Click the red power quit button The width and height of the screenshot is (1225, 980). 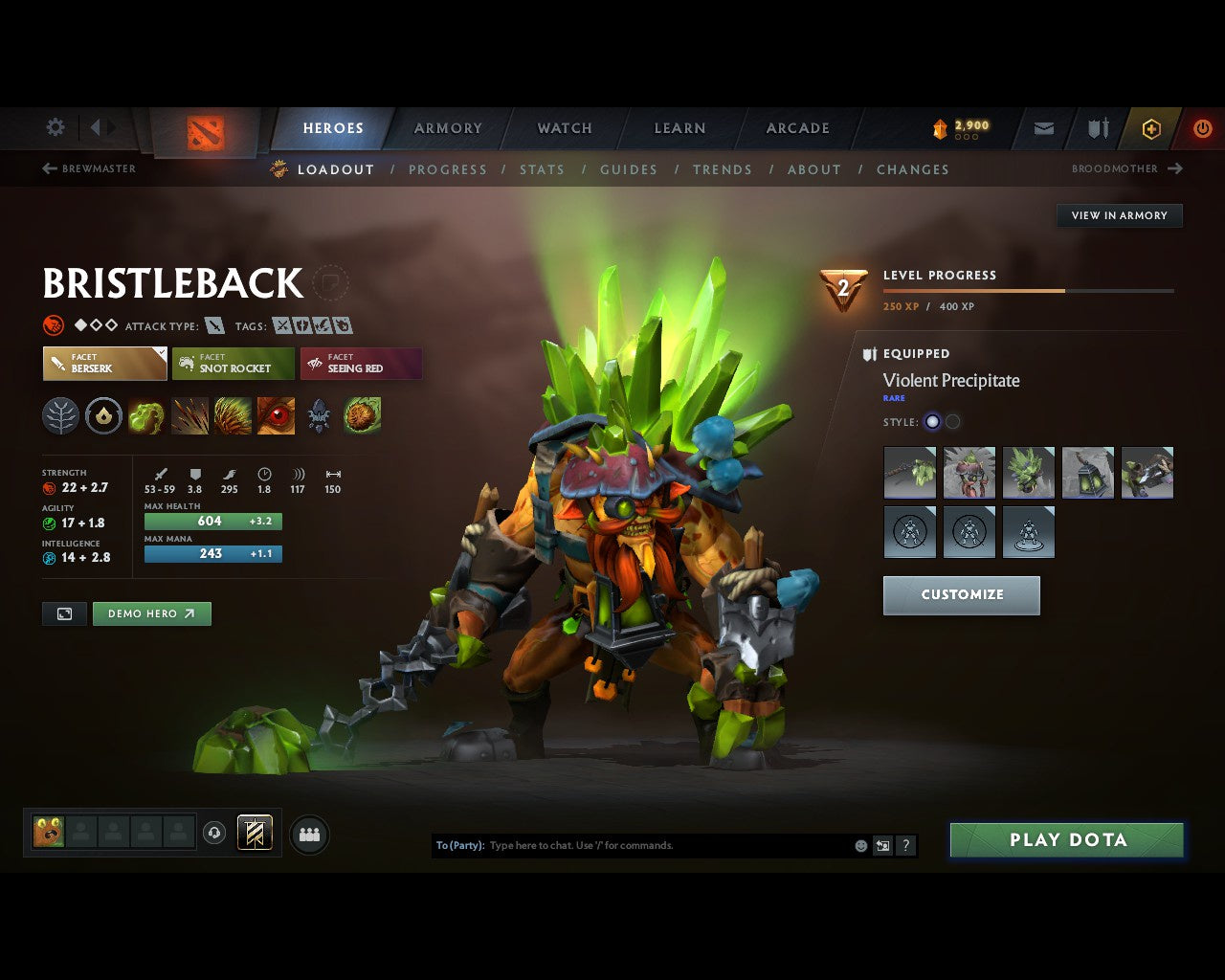click(x=1202, y=128)
